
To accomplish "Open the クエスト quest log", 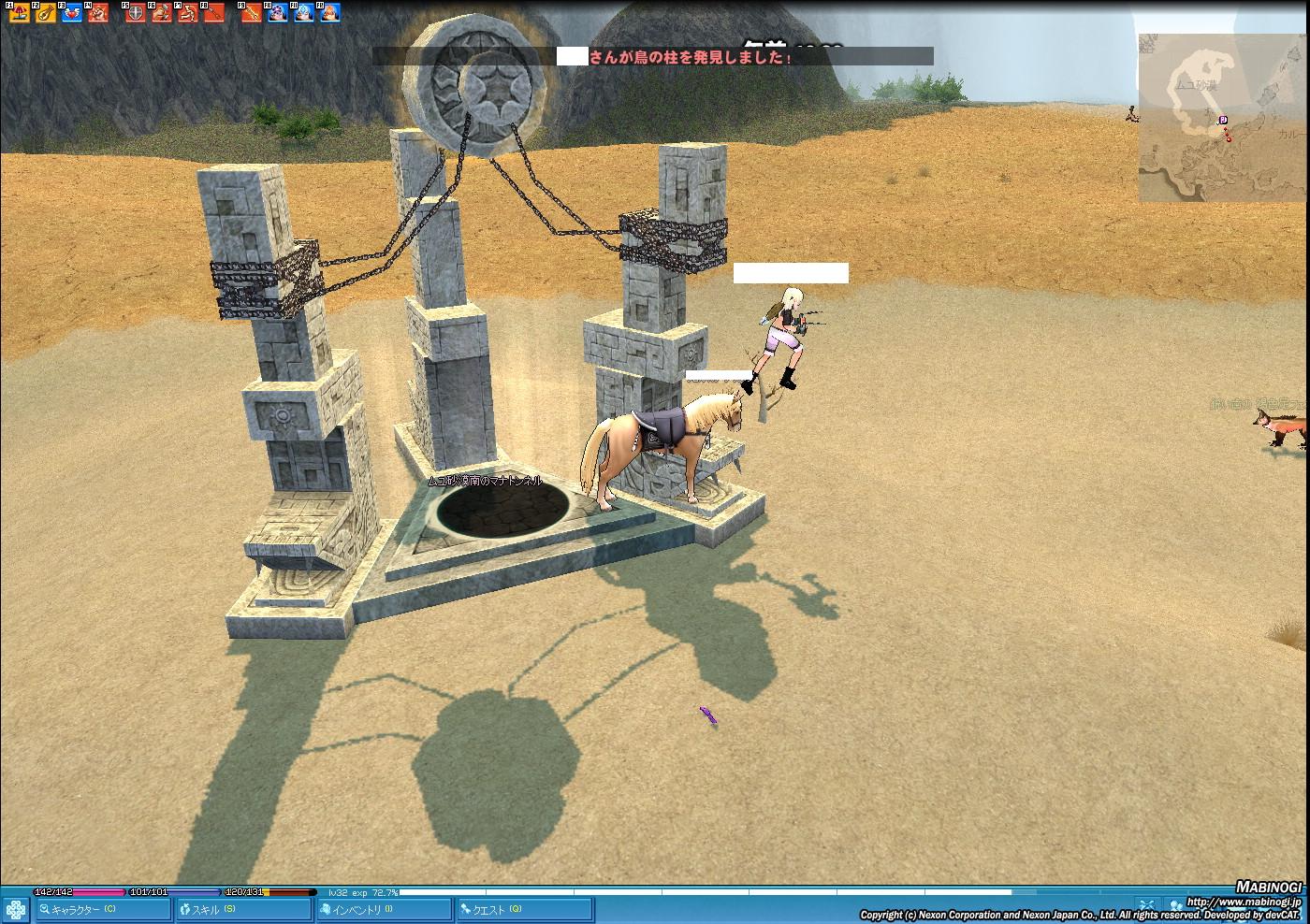I will [x=524, y=909].
